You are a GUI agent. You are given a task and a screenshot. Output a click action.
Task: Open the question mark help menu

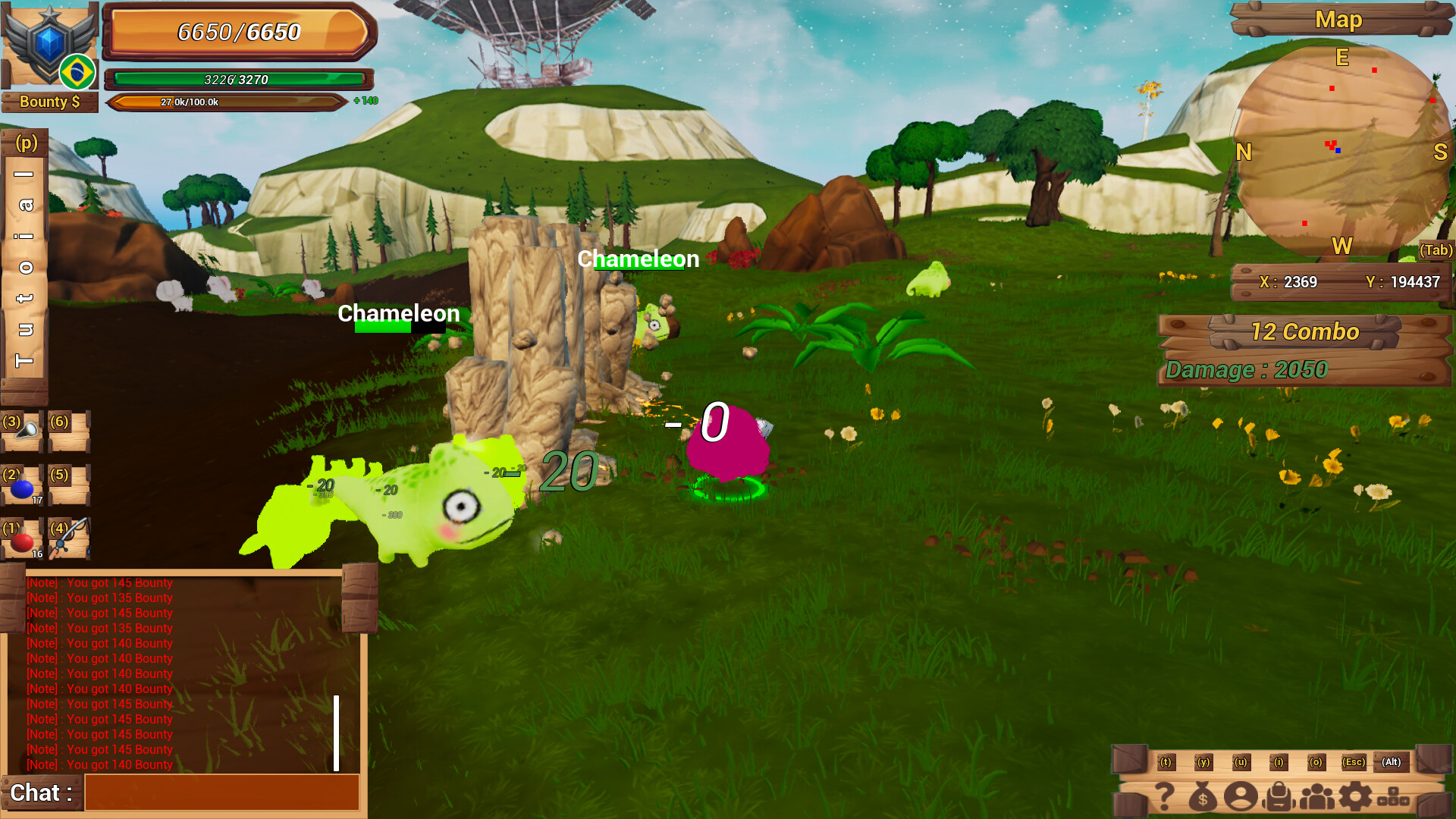coord(1165,797)
